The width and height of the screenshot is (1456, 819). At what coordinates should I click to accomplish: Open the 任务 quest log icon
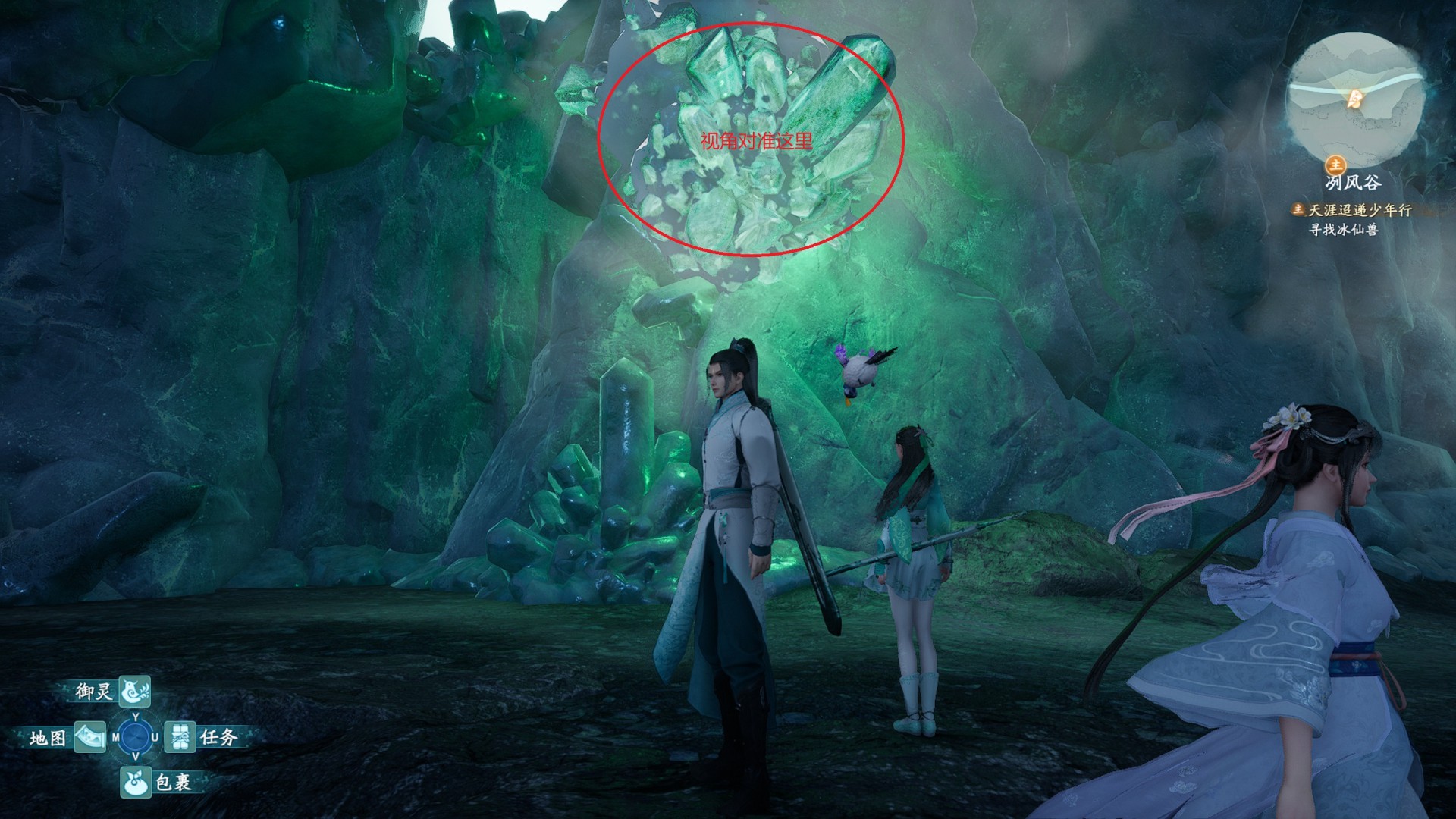click(x=180, y=736)
